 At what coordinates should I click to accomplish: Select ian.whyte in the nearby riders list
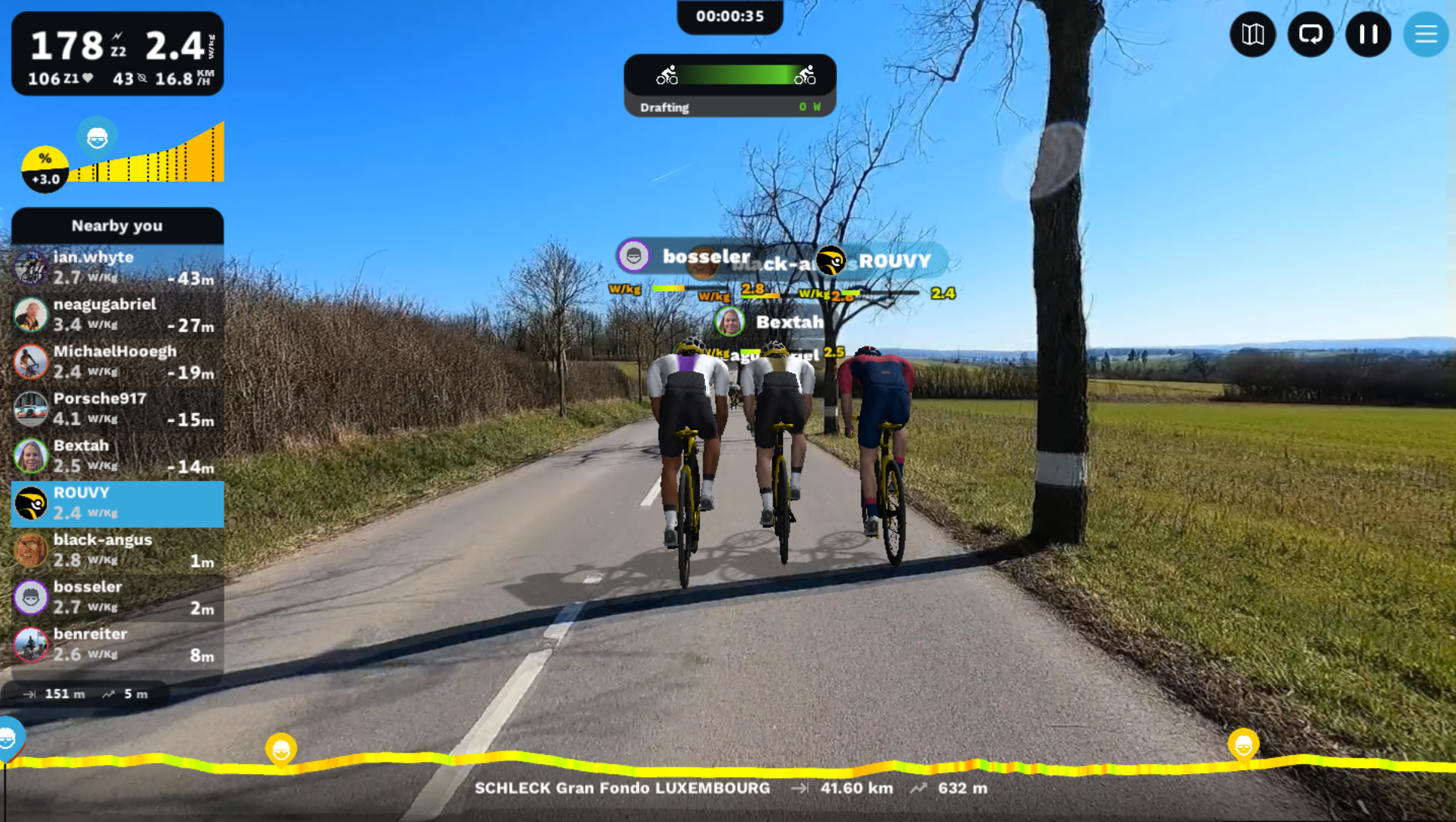point(118,268)
